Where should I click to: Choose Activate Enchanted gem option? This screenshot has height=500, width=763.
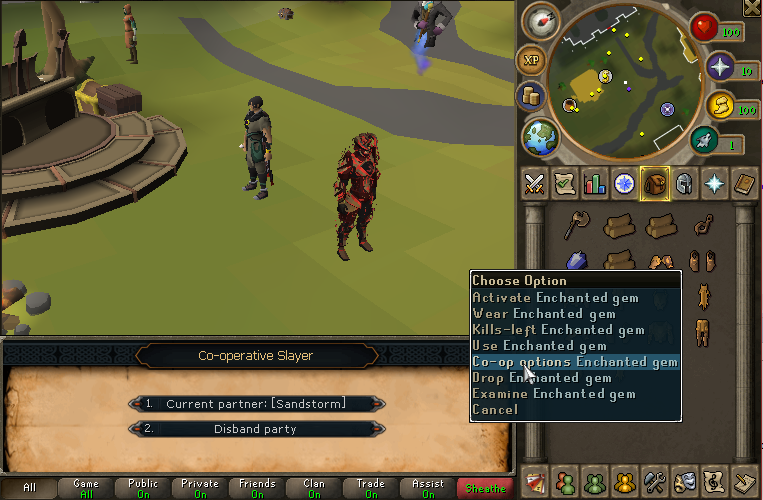[x=554, y=297]
